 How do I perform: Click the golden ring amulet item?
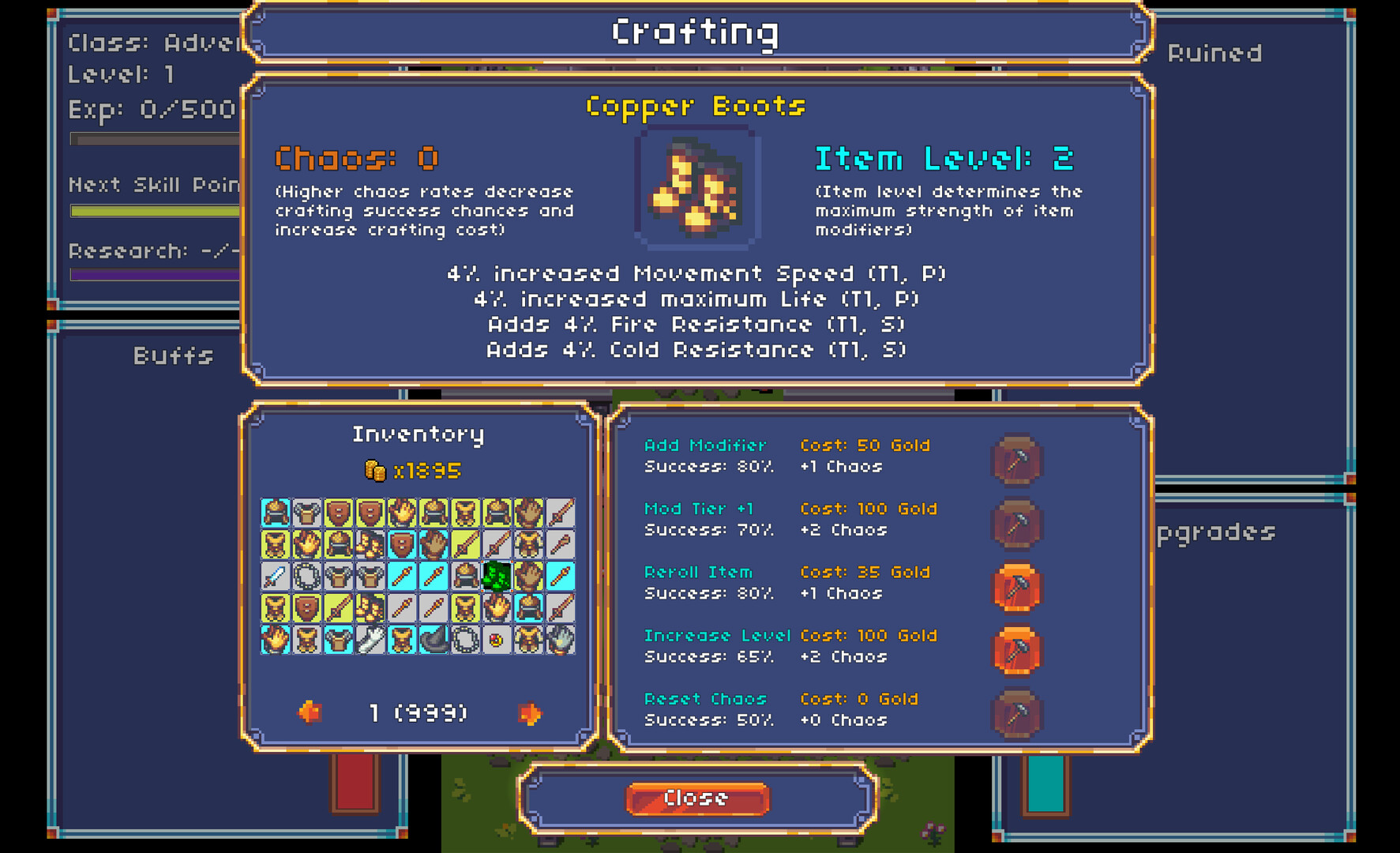click(x=495, y=641)
